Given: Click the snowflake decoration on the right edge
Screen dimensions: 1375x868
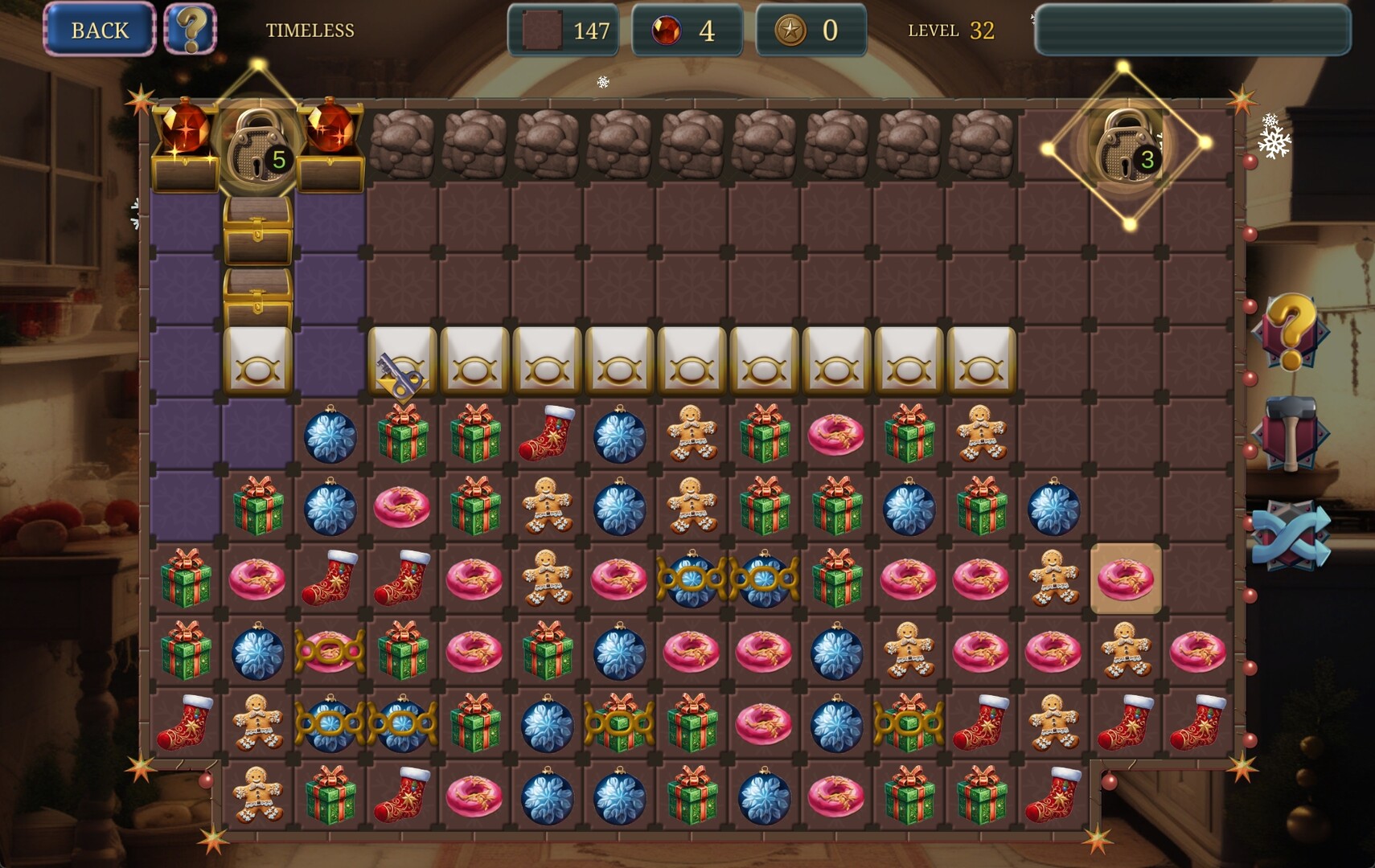Looking at the screenshot, I should tap(1274, 143).
